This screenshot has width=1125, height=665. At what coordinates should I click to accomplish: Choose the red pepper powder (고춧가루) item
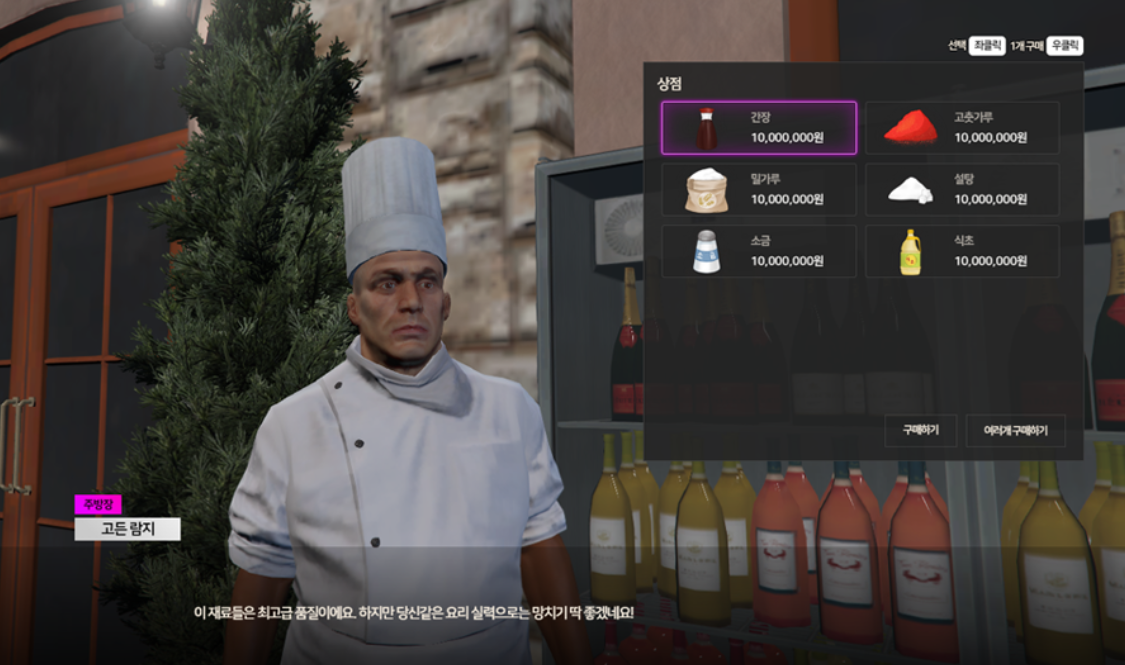tap(961, 128)
